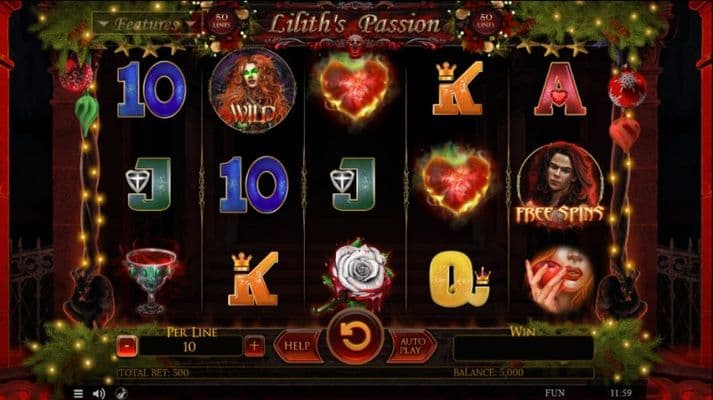This screenshot has width=713, height=400.
Task: Open the hamburger menu
Action: point(79,393)
